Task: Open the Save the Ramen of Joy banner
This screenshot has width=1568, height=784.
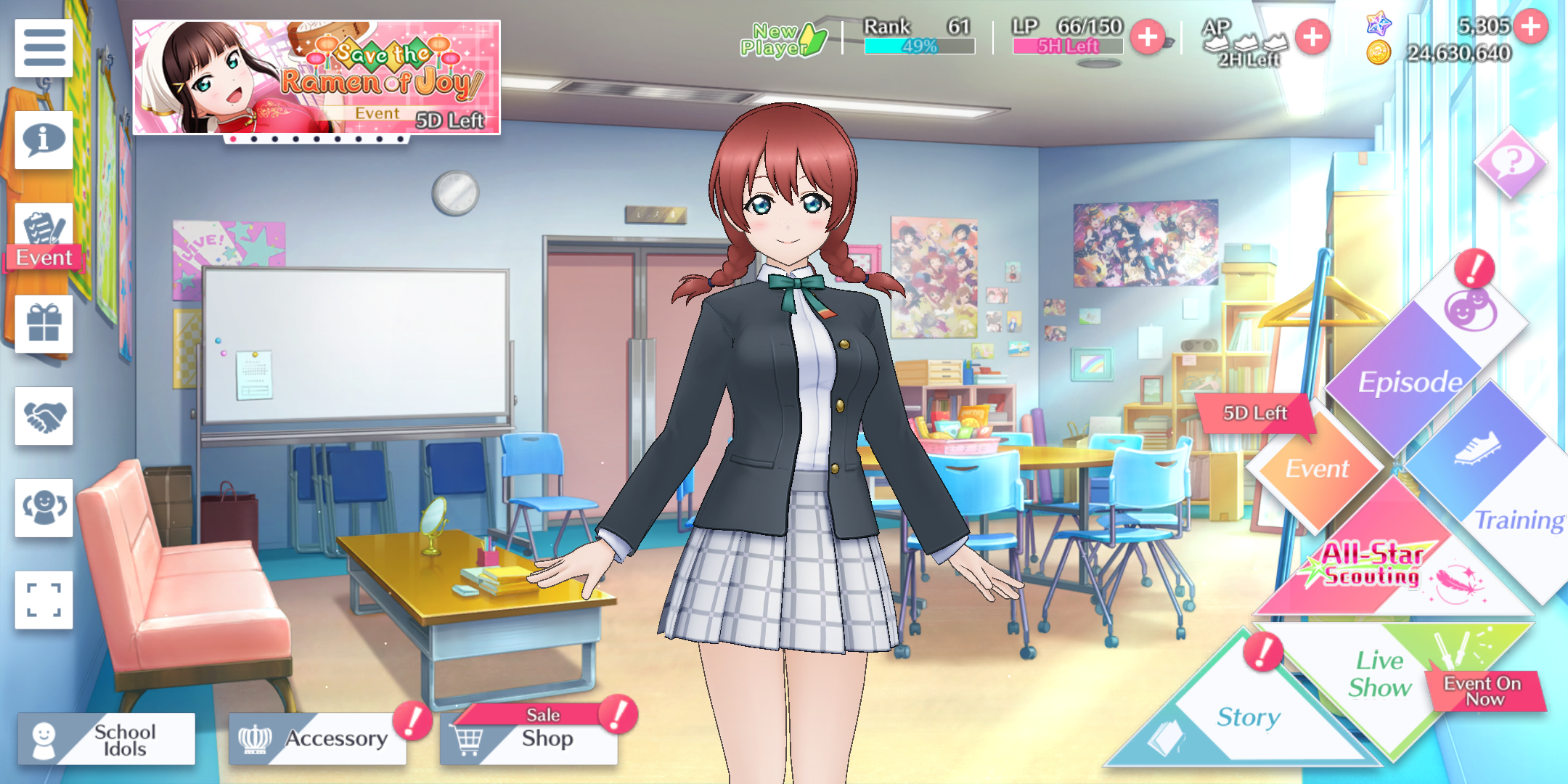Action: (317, 77)
